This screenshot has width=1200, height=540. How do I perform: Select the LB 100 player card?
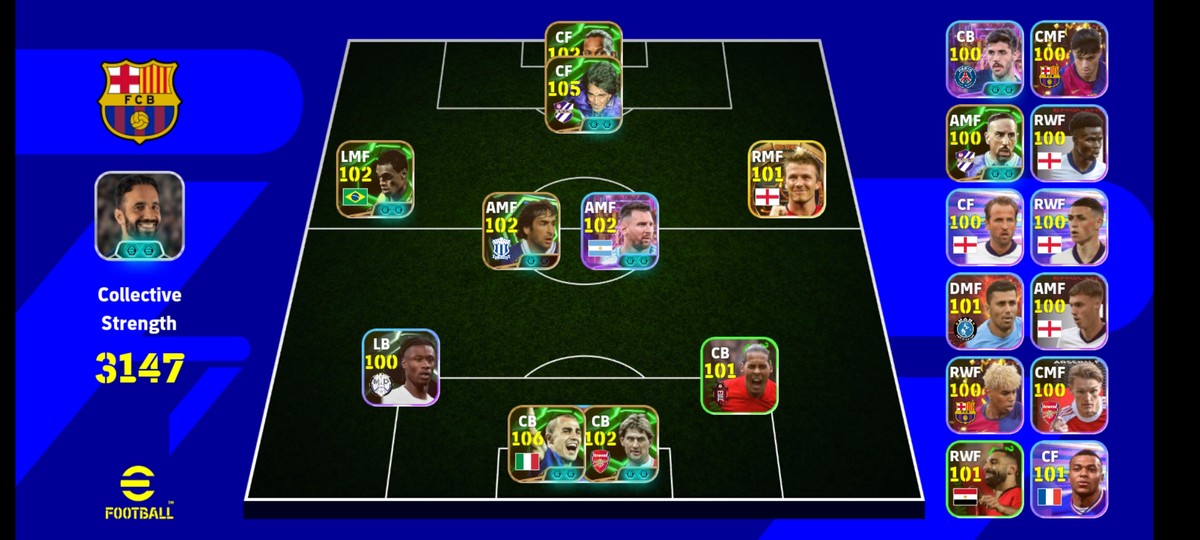tap(401, 368)
